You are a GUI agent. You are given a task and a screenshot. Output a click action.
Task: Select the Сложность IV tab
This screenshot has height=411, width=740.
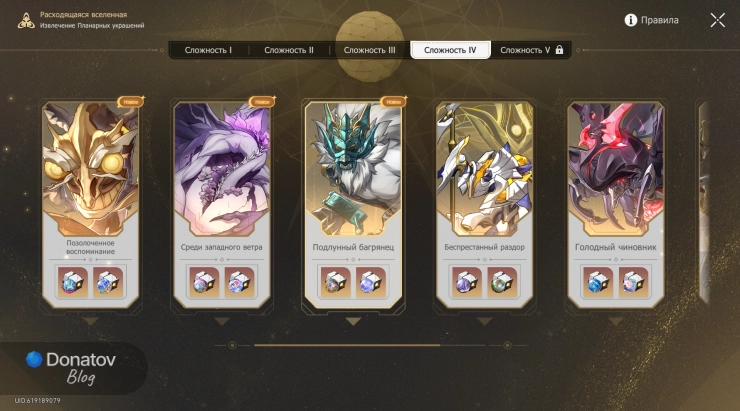[450, 50]
